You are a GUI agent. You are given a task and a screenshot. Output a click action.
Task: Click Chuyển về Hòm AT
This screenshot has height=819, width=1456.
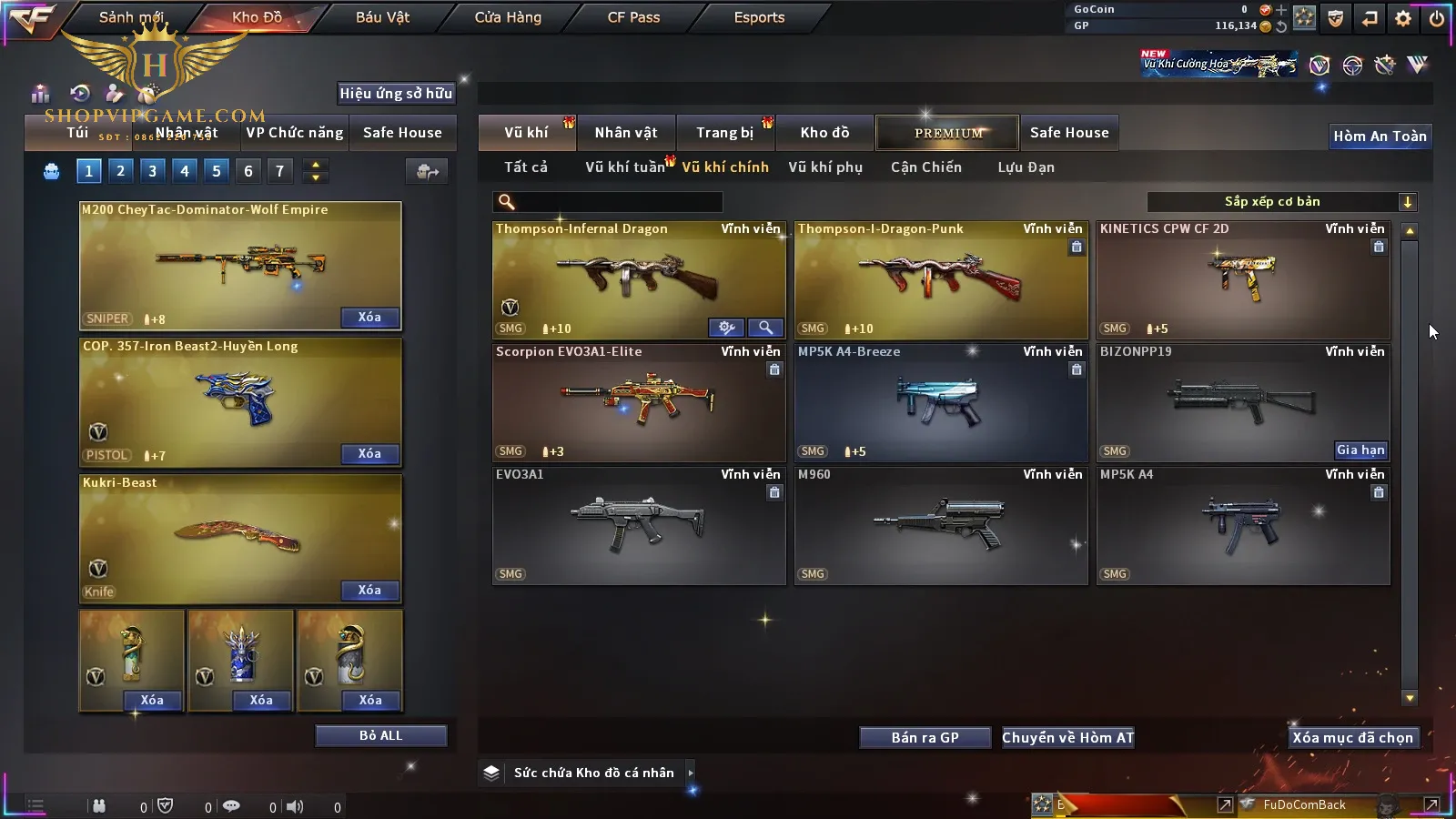click(1067, 738)
